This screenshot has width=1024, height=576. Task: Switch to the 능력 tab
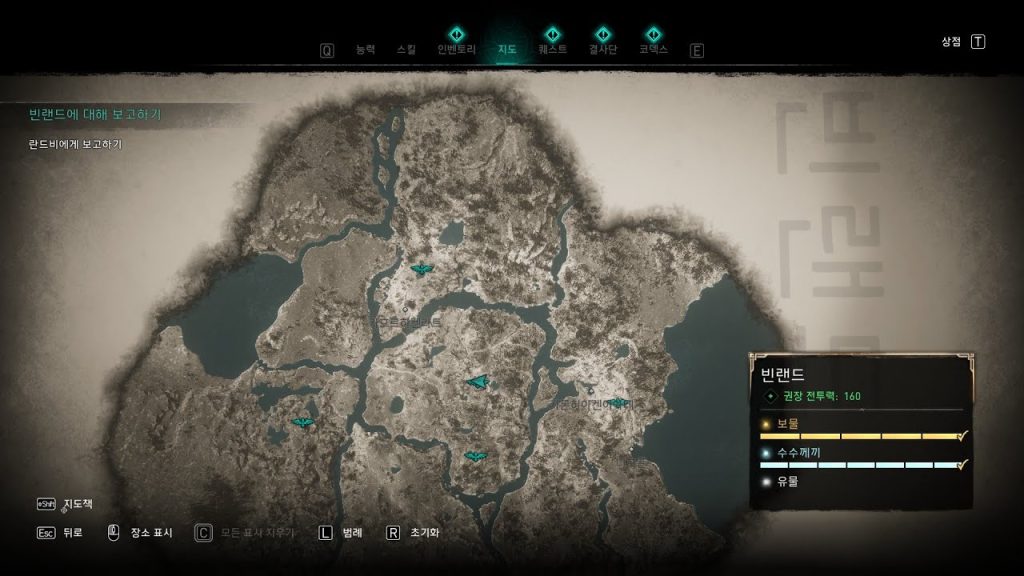click(366, 49)
